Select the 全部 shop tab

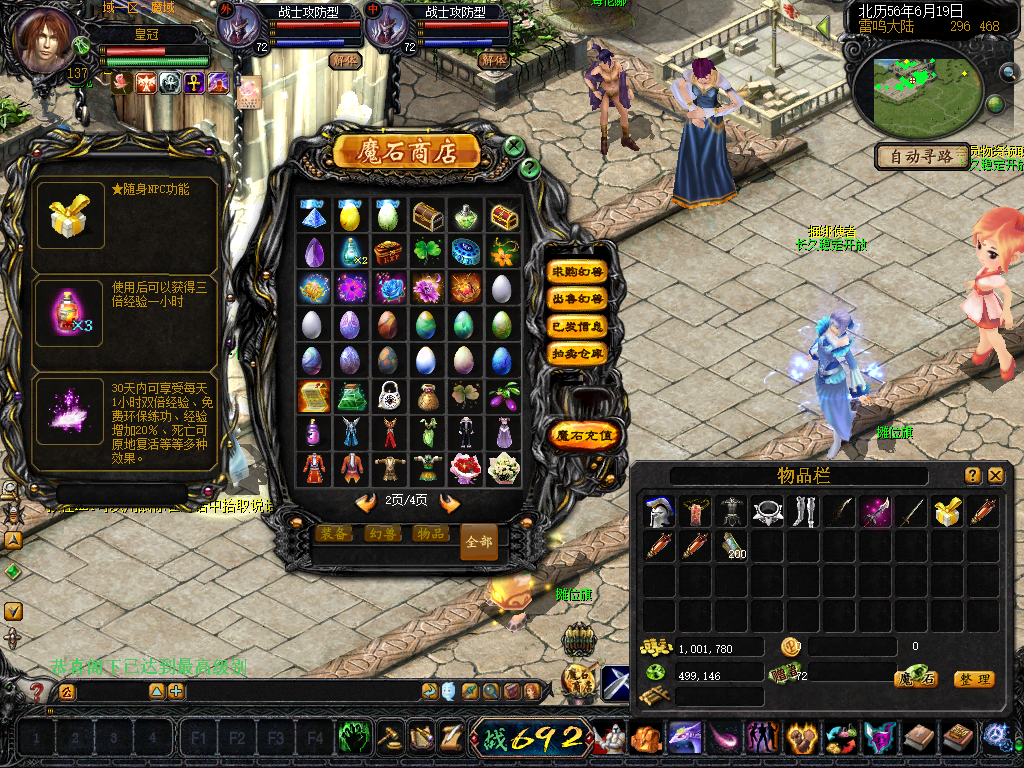click(479, 542)
